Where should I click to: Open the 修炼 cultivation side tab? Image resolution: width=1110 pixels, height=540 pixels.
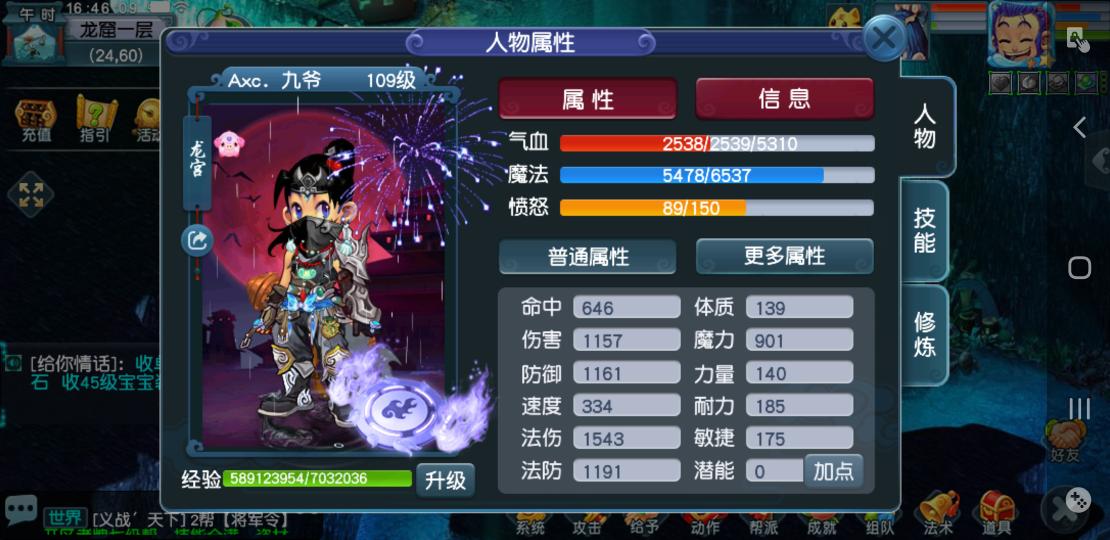pyautogui.click(x=925, y=335)
